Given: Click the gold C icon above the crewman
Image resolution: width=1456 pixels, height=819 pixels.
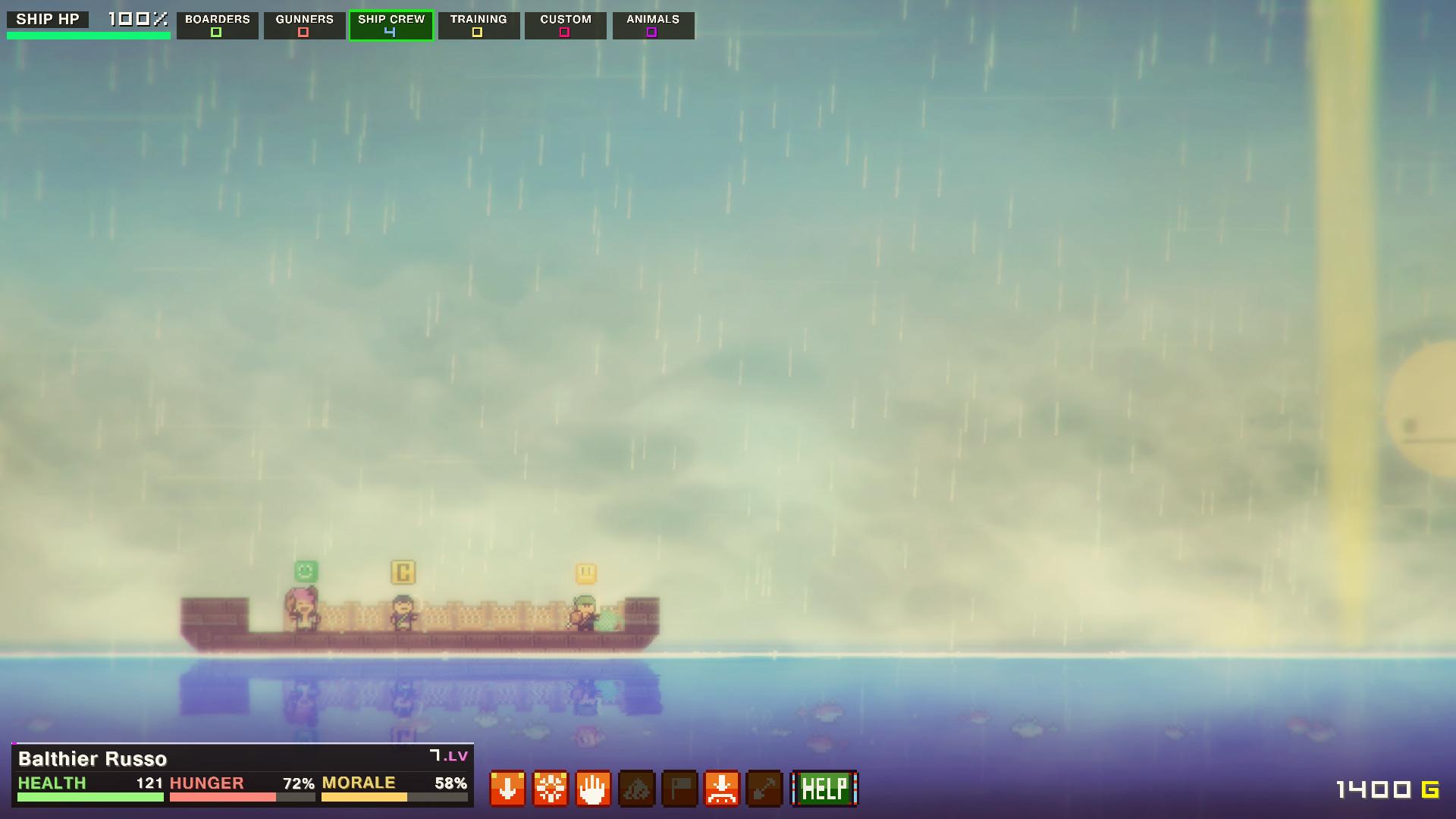Looking at the screenshot, I should (403, 573).
